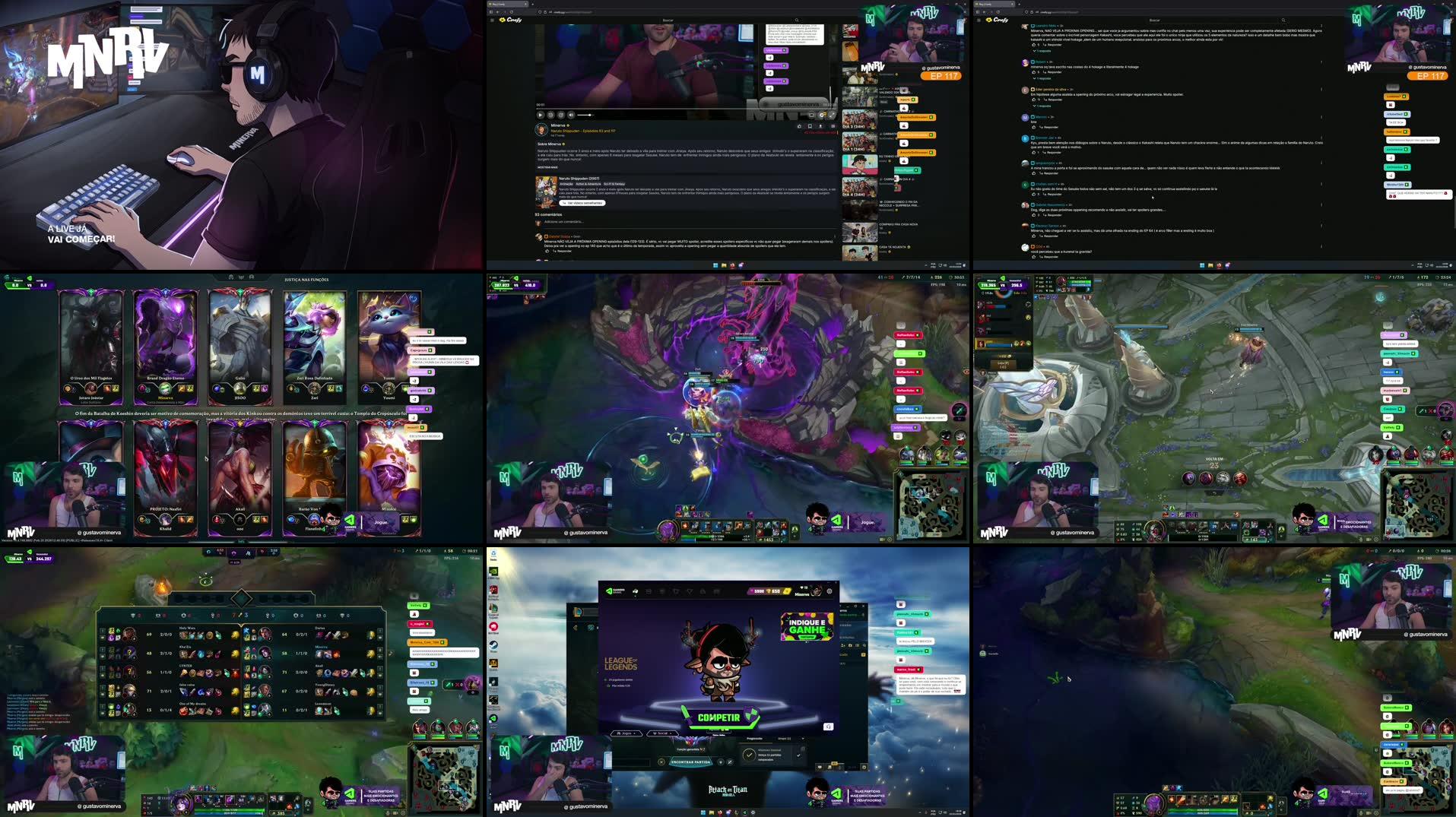Like the first comment below the video
The height and width of the screenshot is (817, 1456).
(x=547, y=251)
